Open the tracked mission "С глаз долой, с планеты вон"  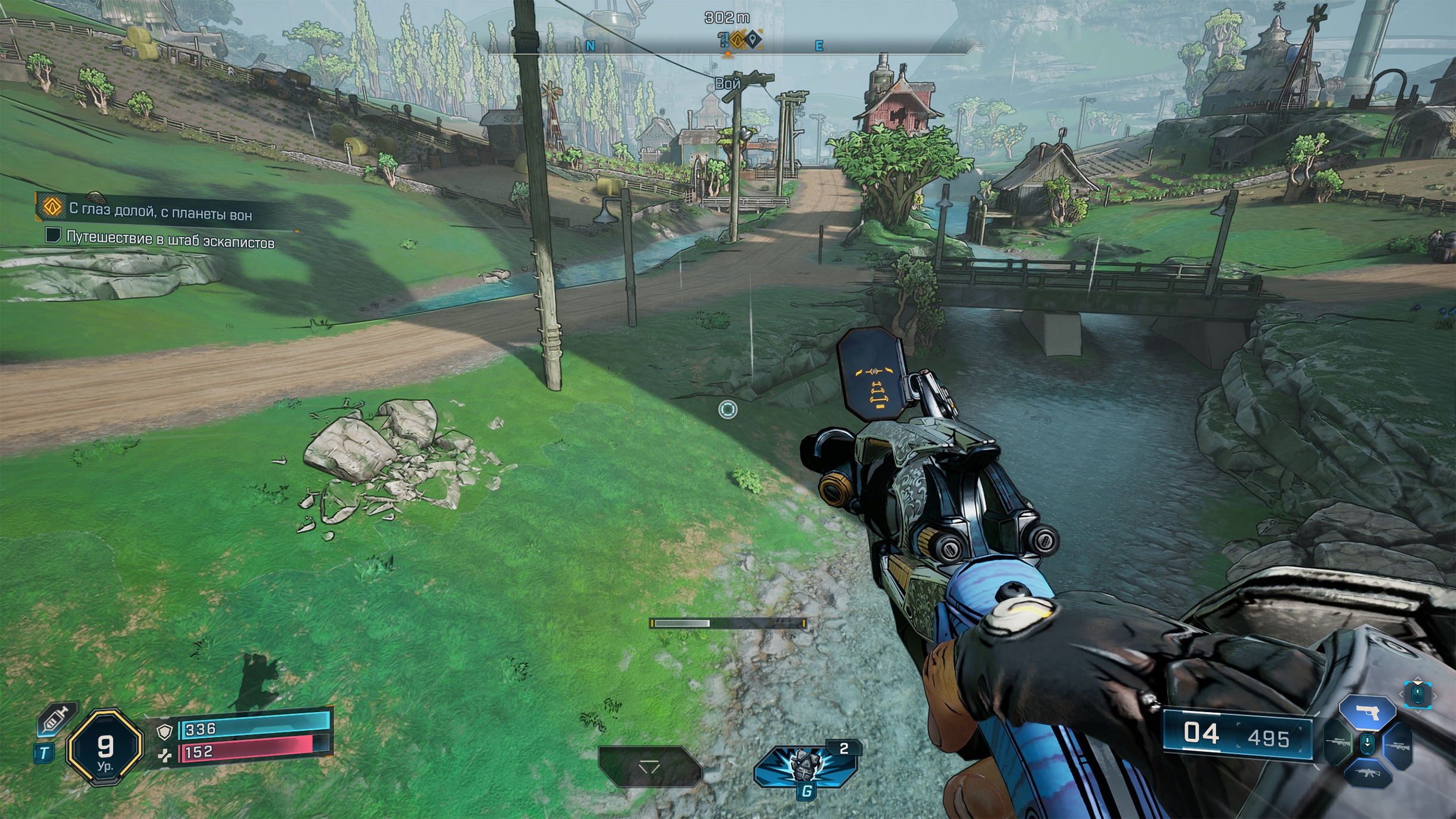(160, 212)
